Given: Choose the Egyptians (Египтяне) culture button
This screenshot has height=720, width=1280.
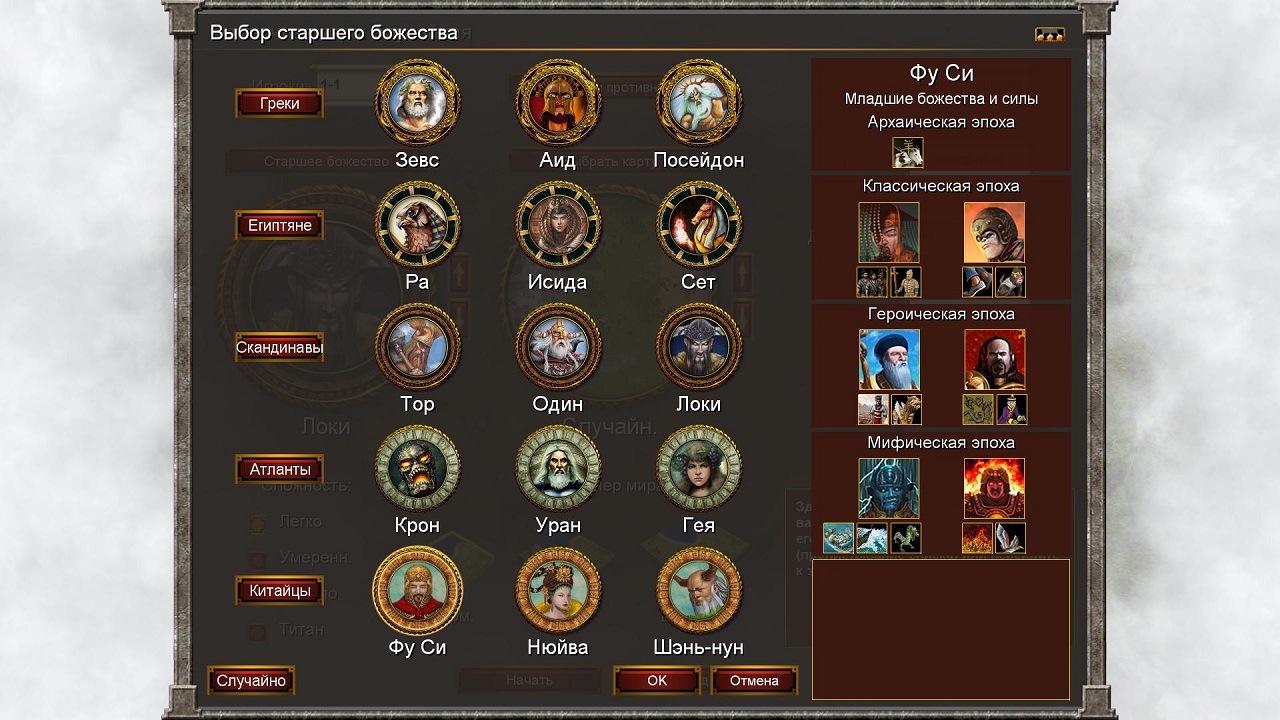Looking at the screenshot, I should click(x=280, y=225).
